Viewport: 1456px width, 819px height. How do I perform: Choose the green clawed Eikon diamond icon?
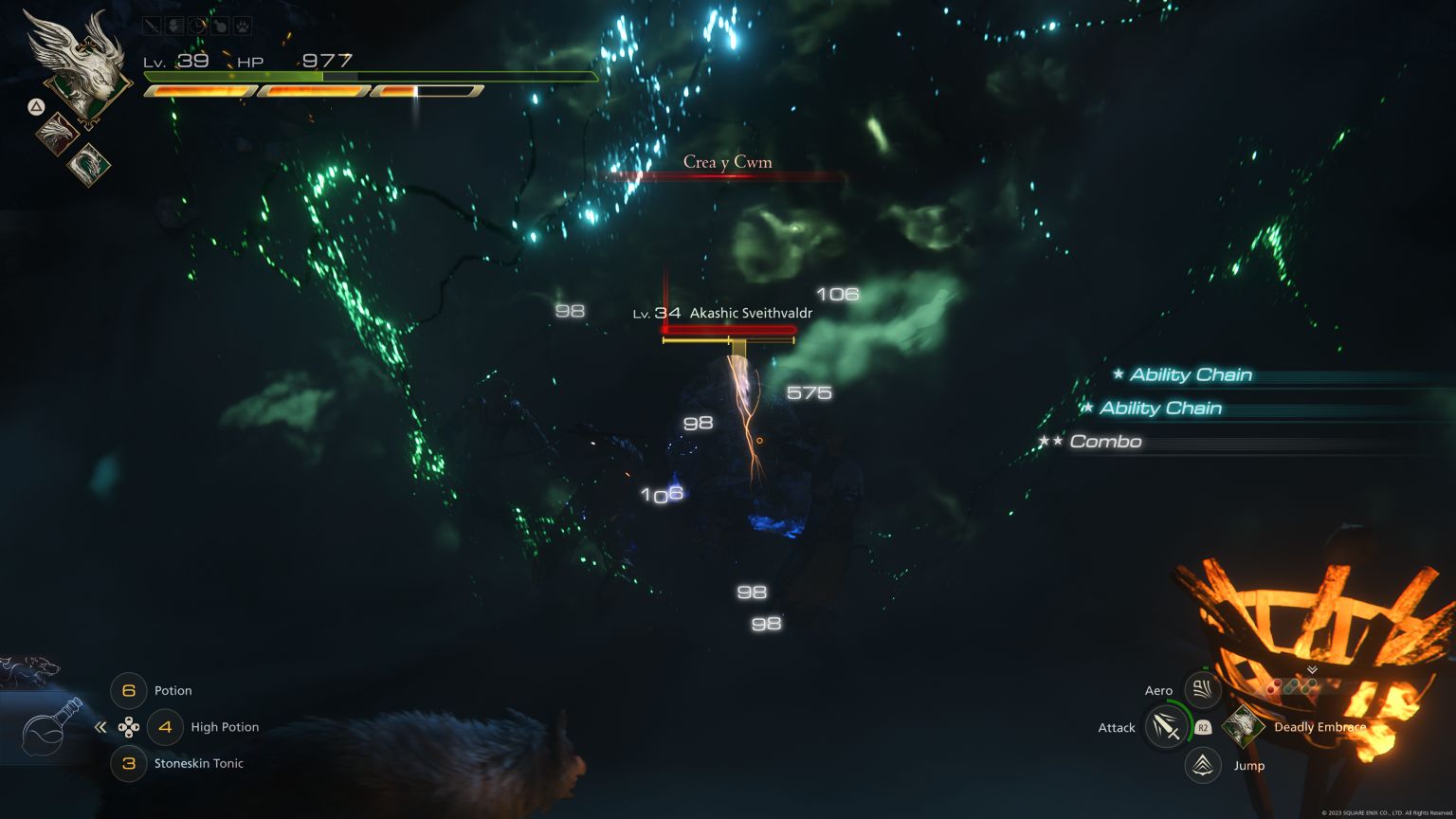[89, 163]
